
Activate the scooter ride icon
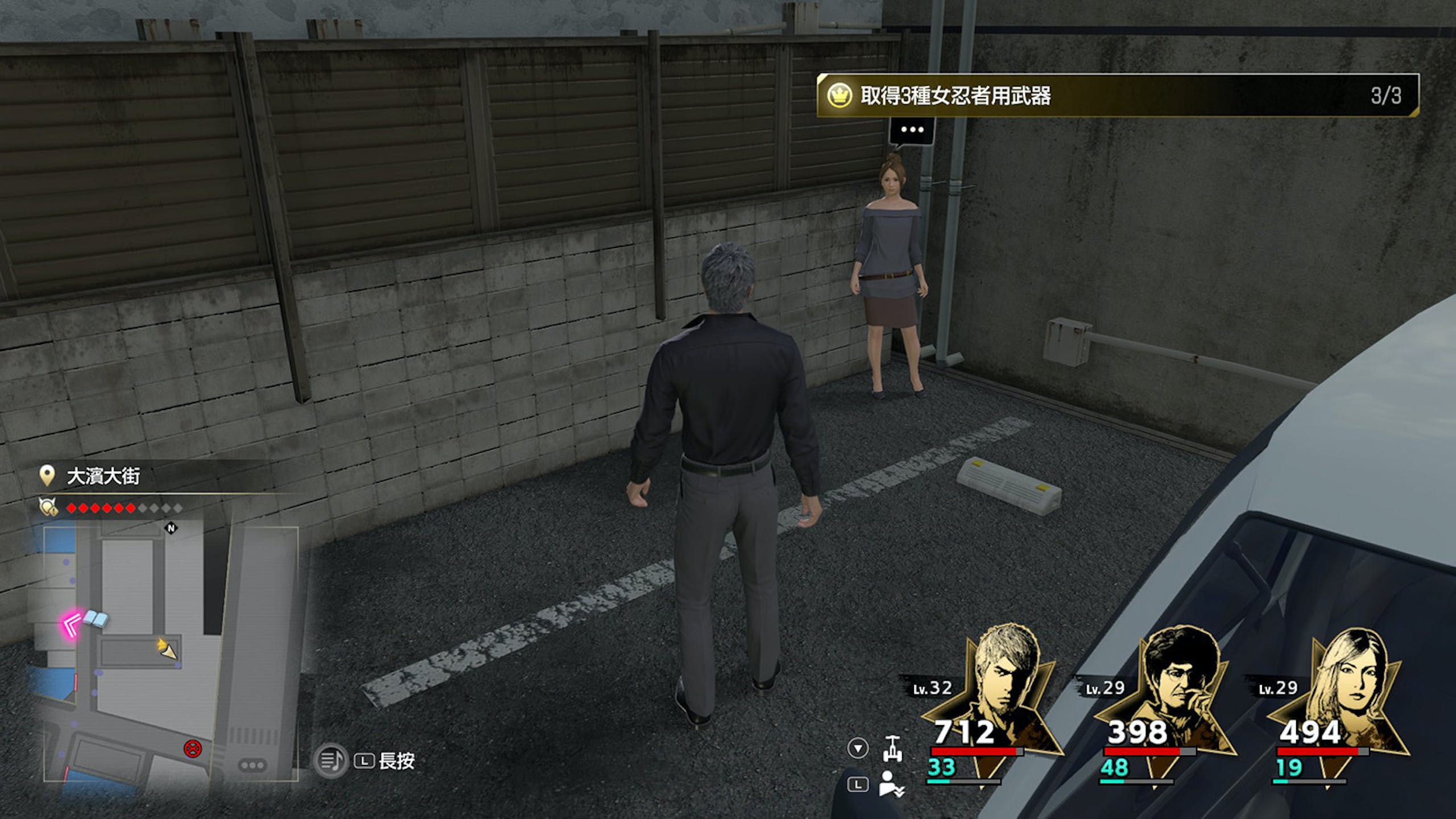[892, 748]
